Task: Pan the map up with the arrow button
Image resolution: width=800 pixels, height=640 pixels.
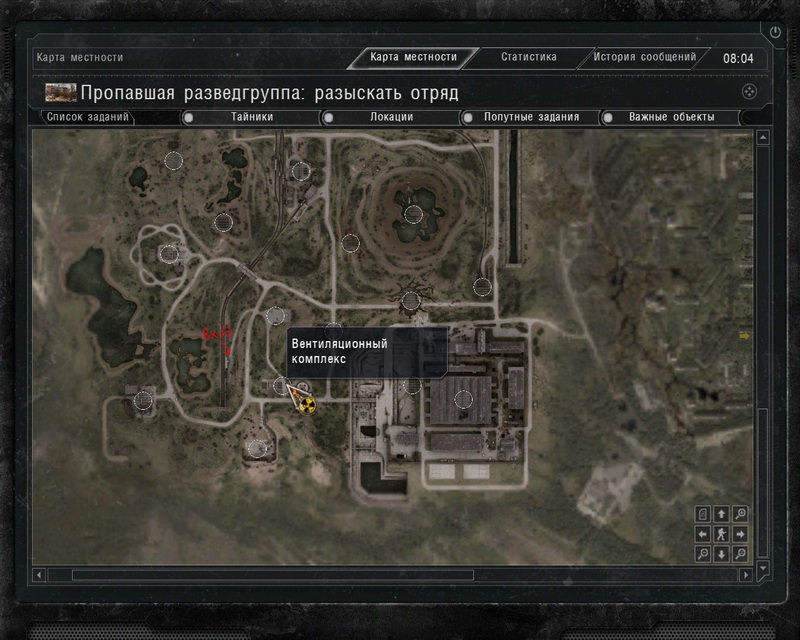Action: pyautogui.click(x=721, y=514)
